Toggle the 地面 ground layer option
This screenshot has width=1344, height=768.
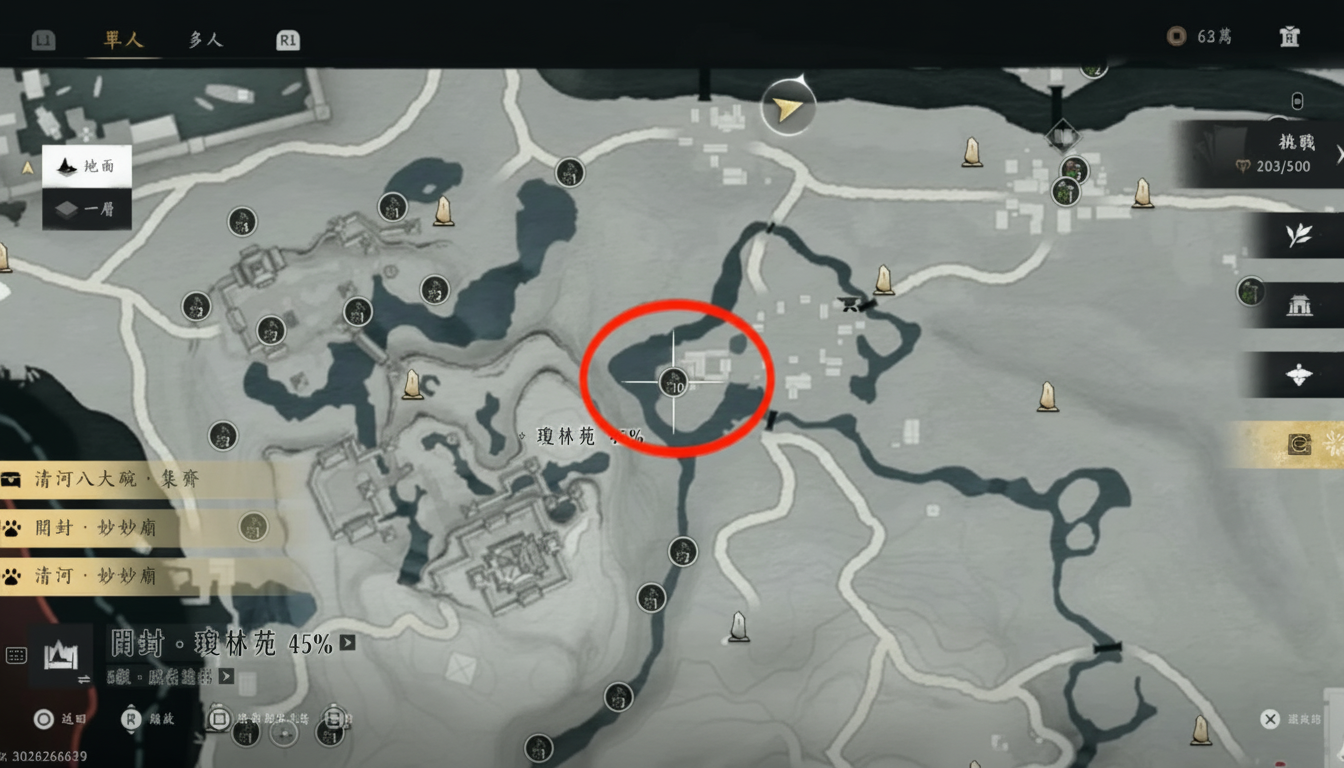pyautogui.click(x=85, y=168)
